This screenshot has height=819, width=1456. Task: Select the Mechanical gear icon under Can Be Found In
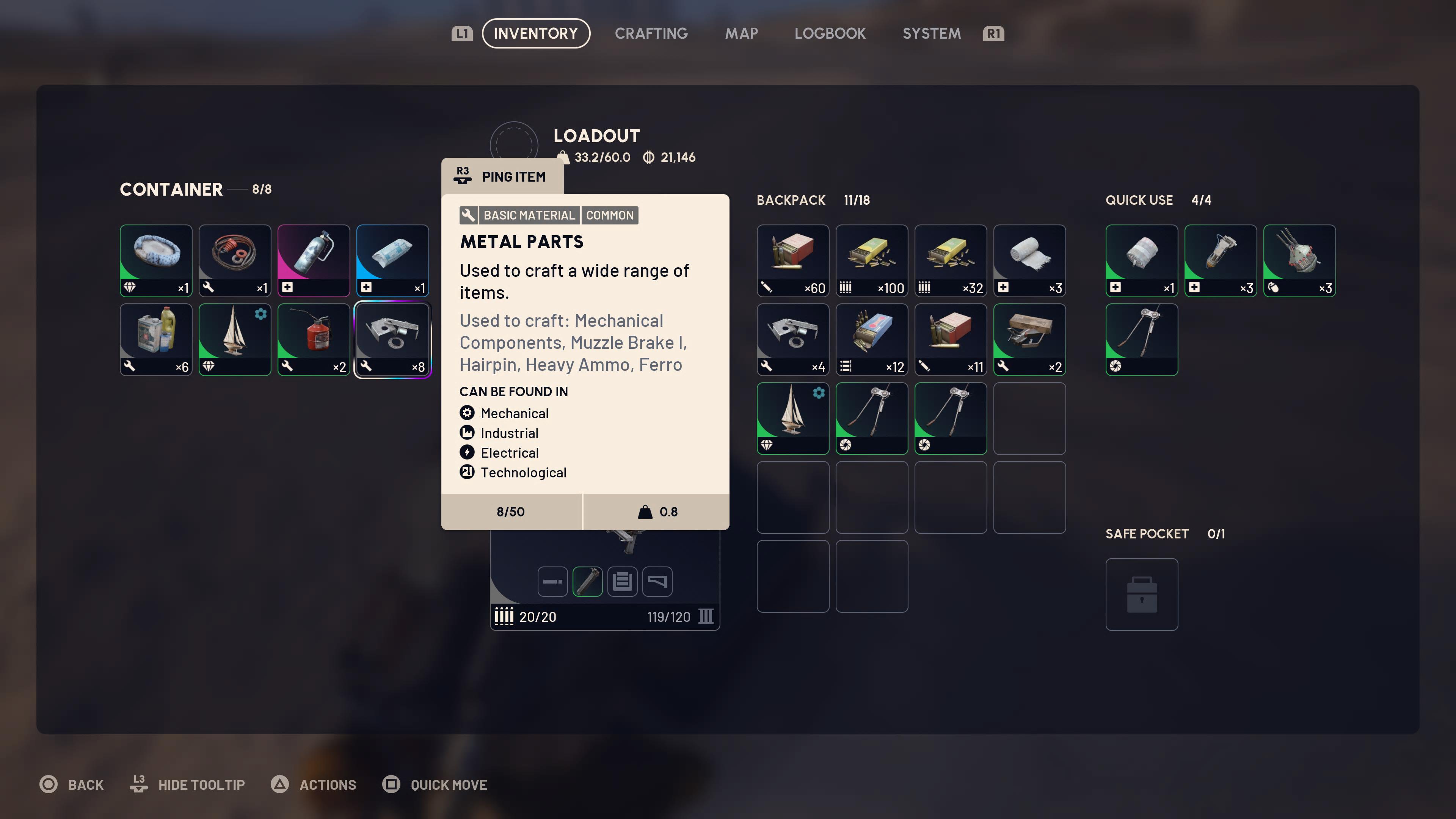[467, 413]
